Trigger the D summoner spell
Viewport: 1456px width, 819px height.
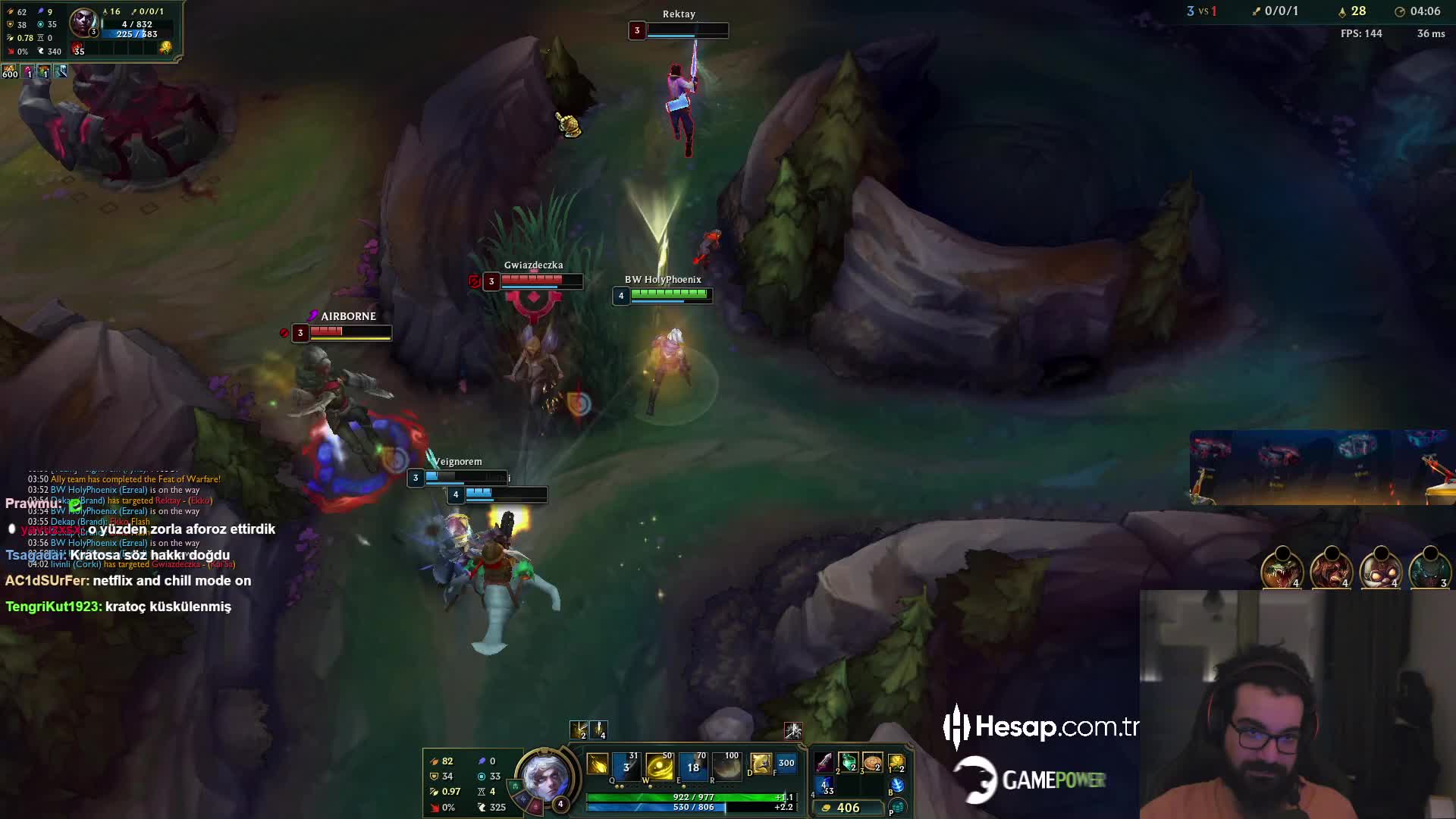(x=761, y=764)
